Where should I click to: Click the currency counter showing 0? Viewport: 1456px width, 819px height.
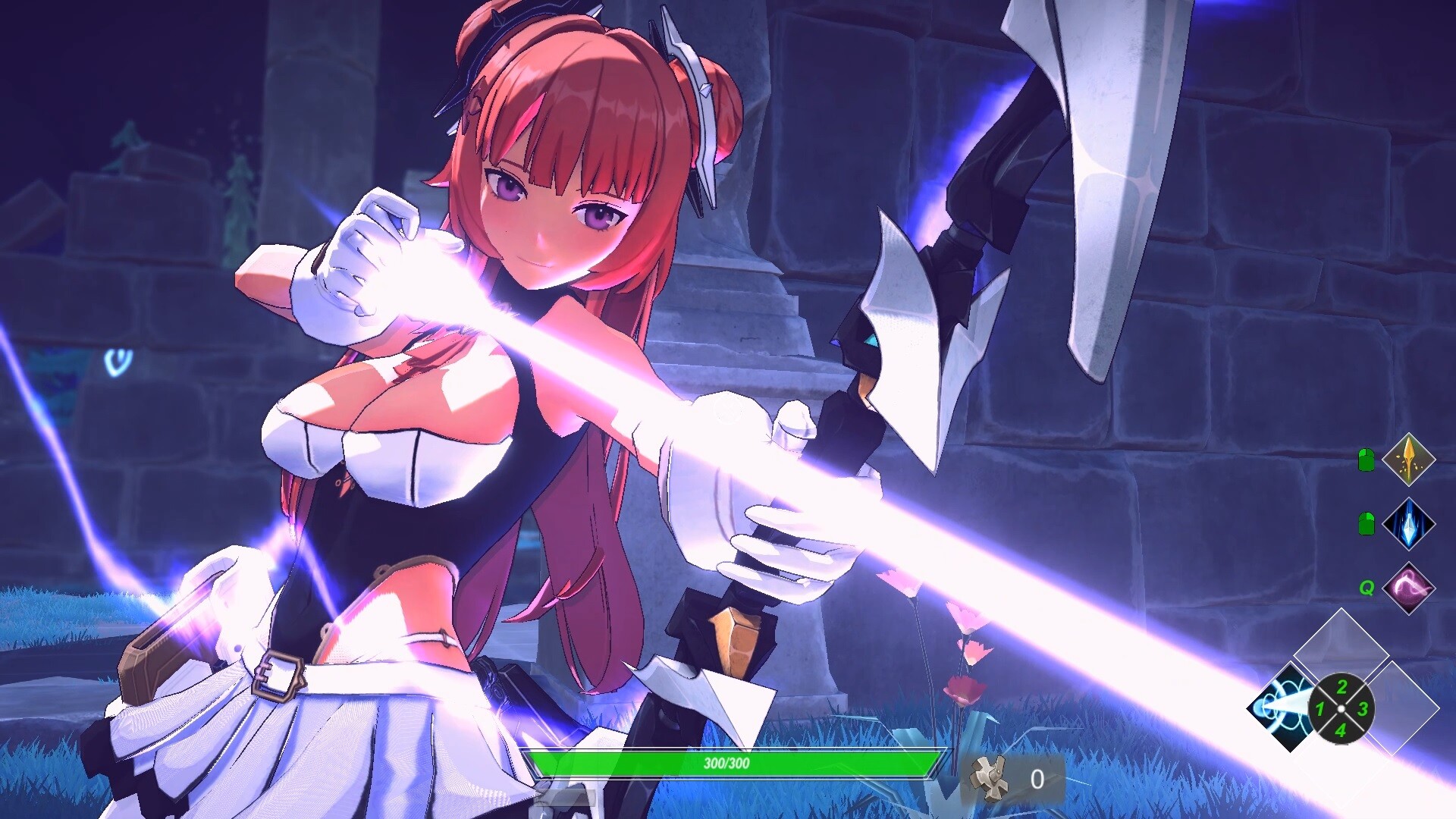click(x=1037, y=780)
